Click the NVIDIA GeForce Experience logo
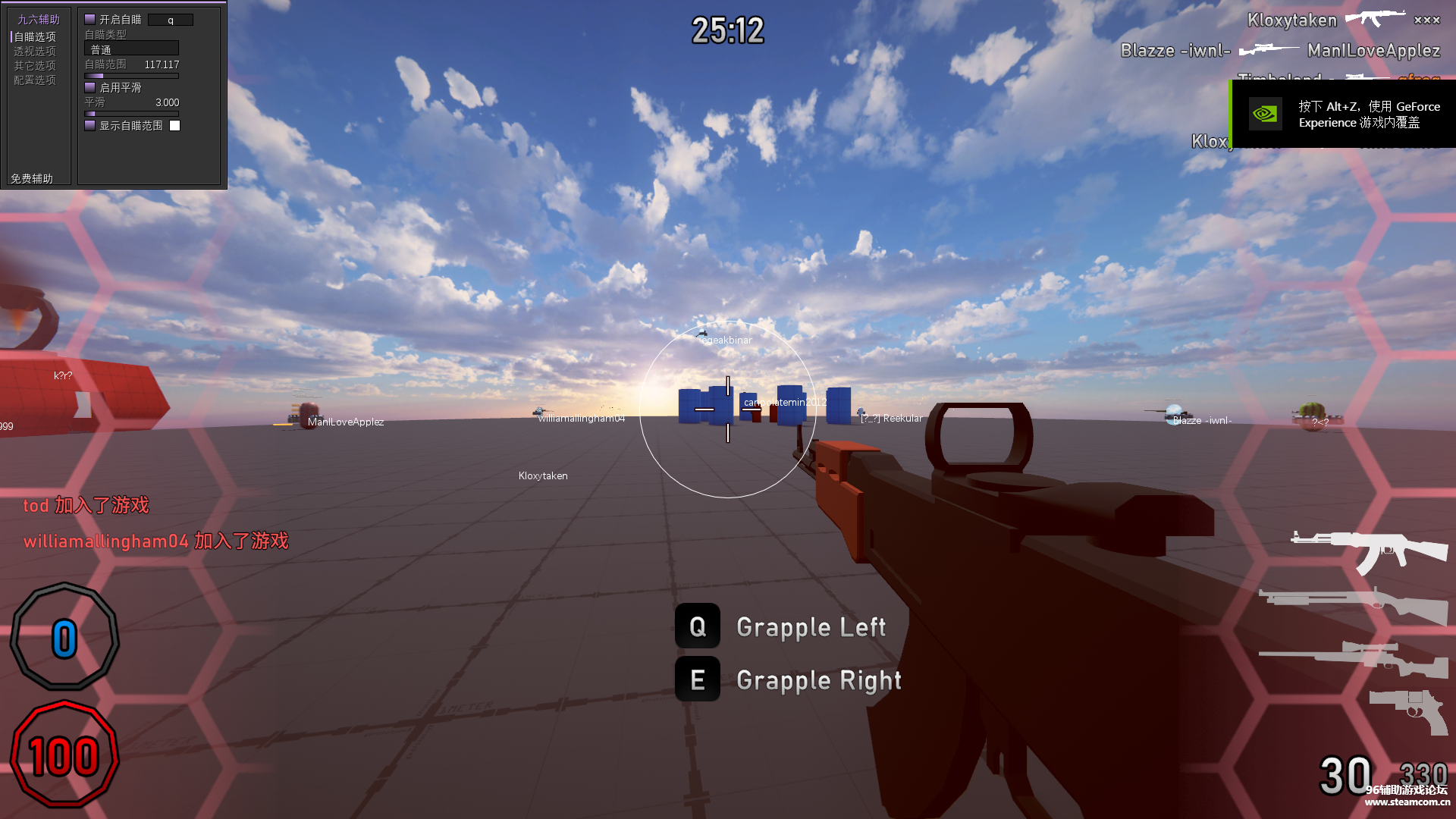 1265,114
